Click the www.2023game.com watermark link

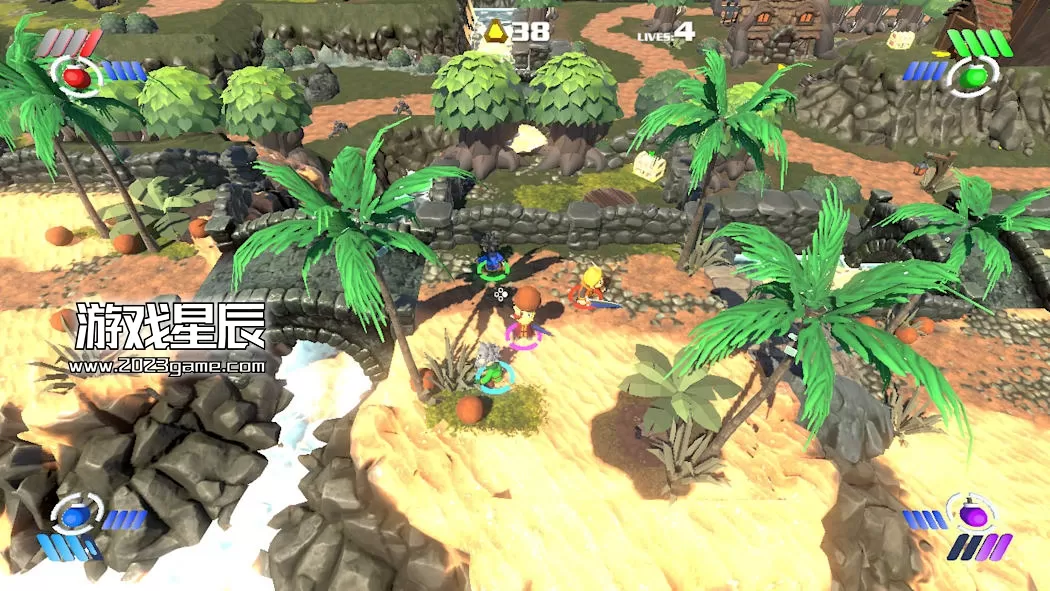point(168,366)
